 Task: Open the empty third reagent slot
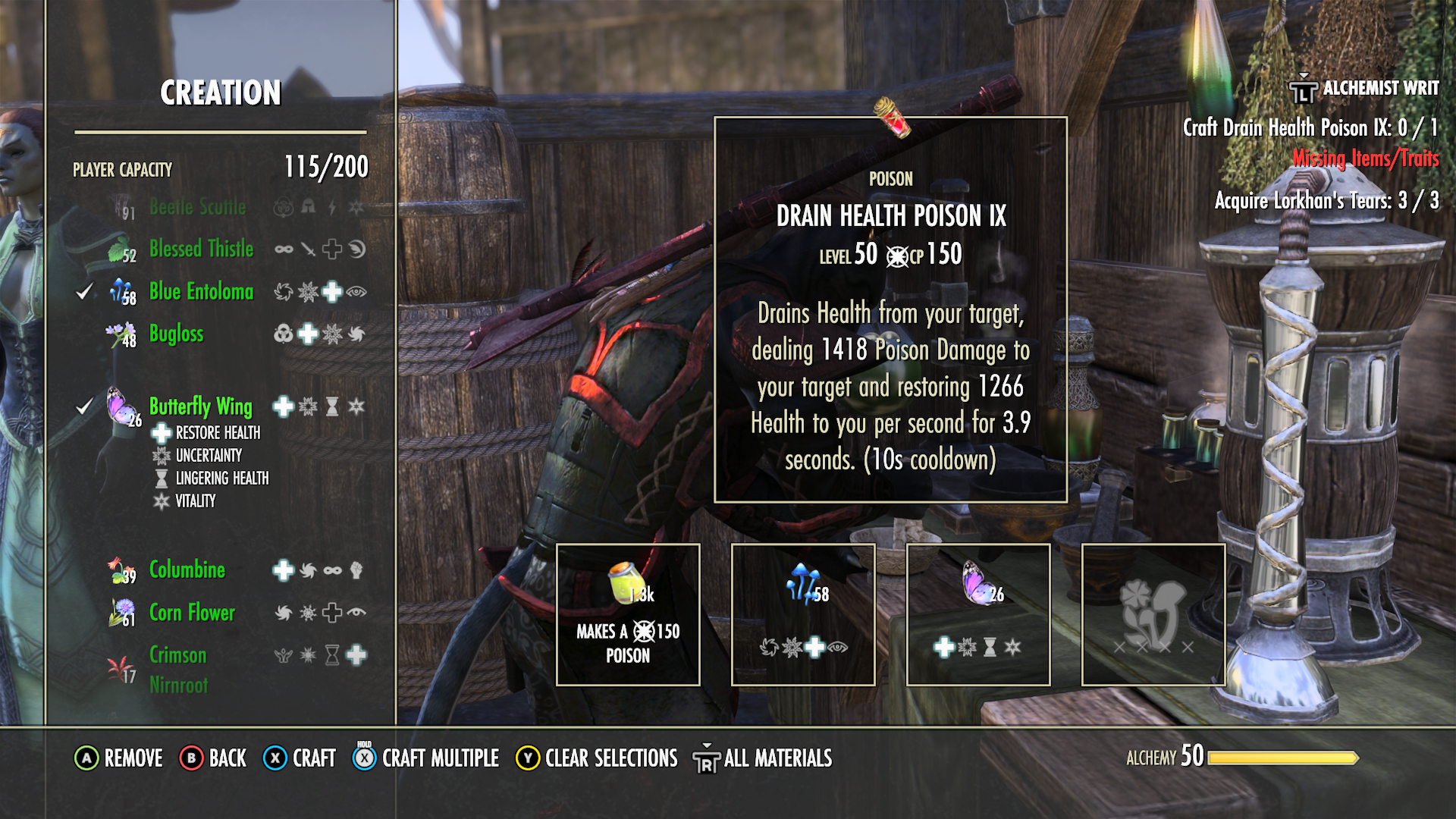click(1153, 614)
